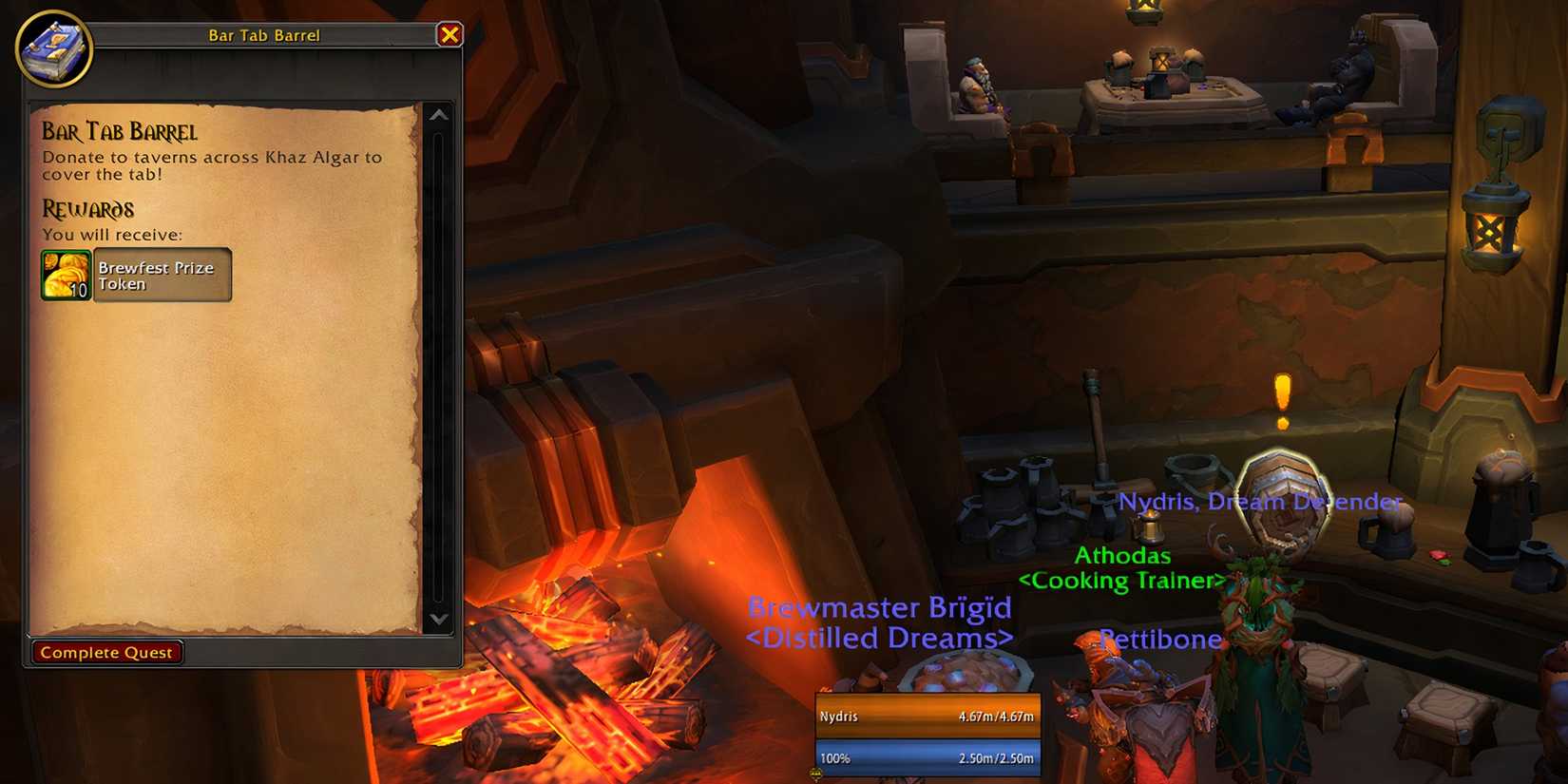The image size is (1568, 784).
Task: Click Pettibone near the counter
Action: [1158, 639]
